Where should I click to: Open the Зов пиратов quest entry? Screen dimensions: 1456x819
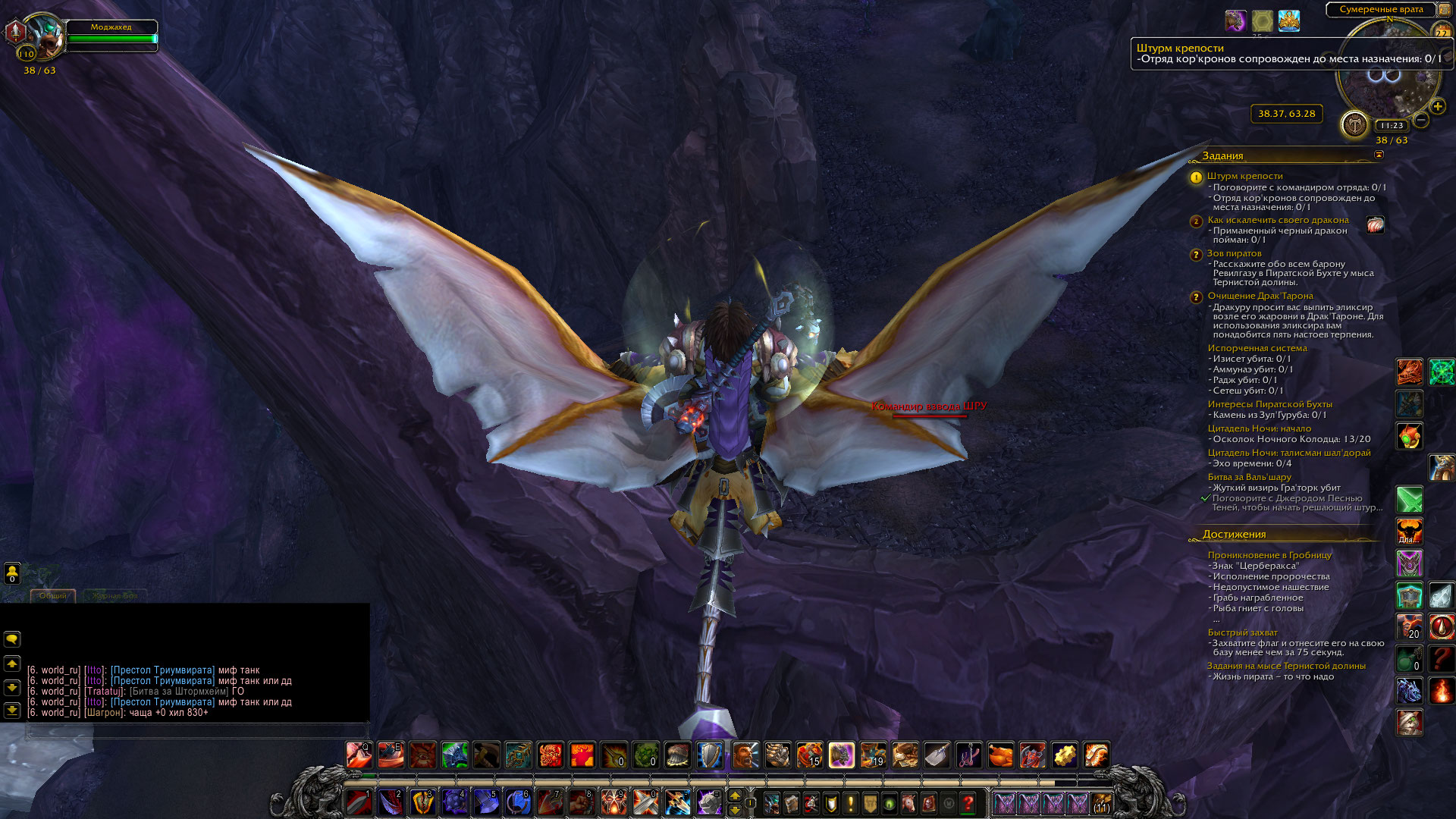tap(1234, 253)
